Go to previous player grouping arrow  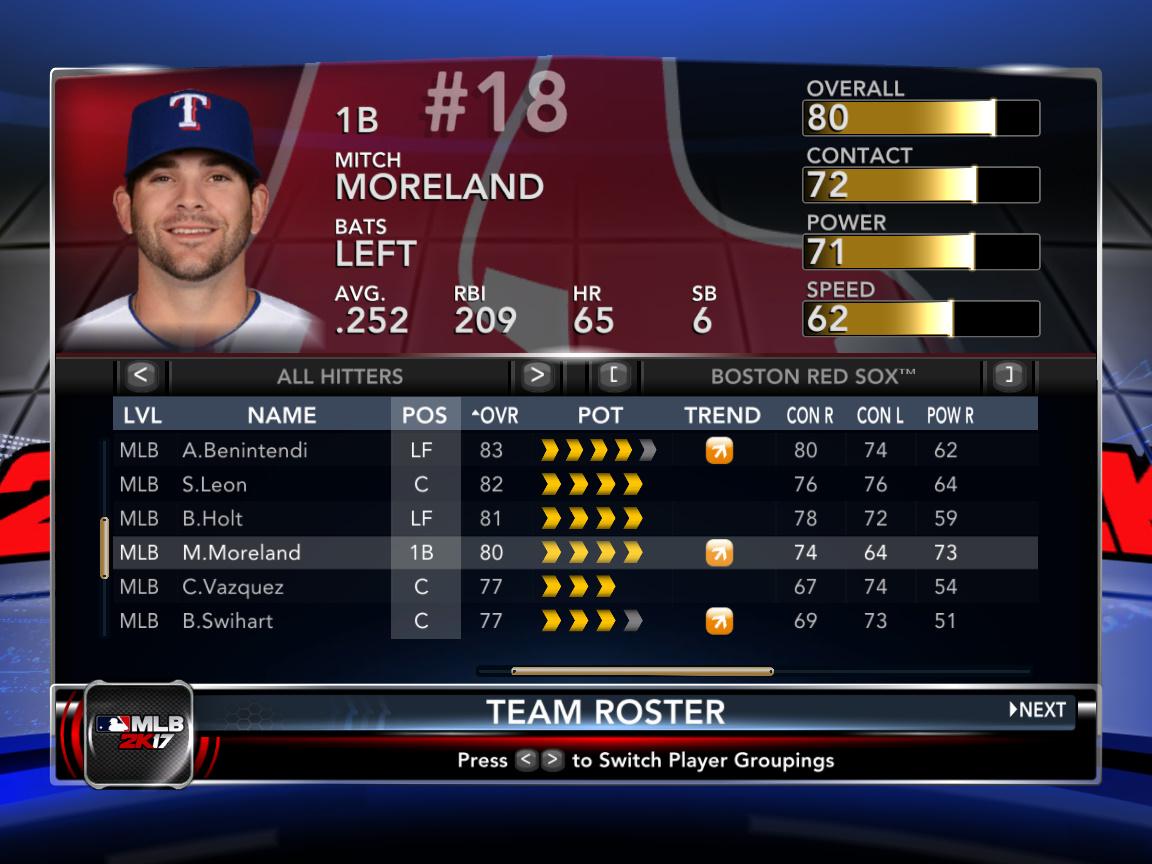(141, 376)
